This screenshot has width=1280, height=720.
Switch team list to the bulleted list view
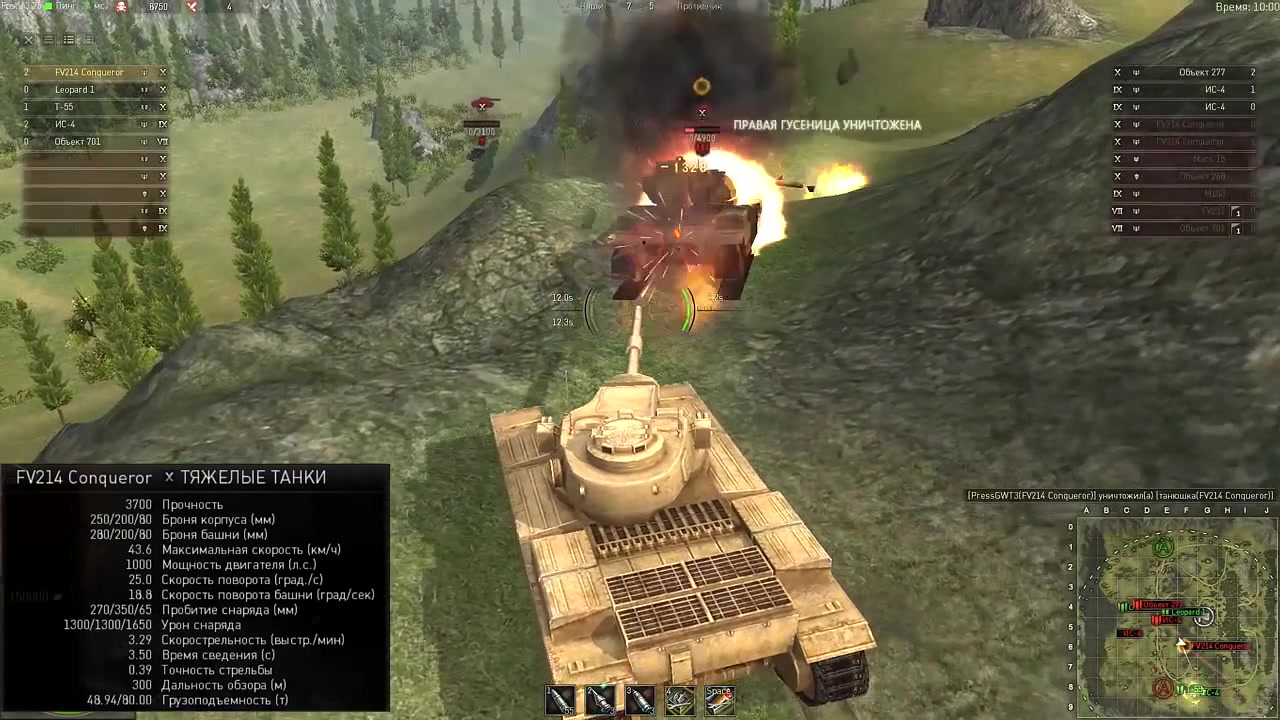point(69,40)
